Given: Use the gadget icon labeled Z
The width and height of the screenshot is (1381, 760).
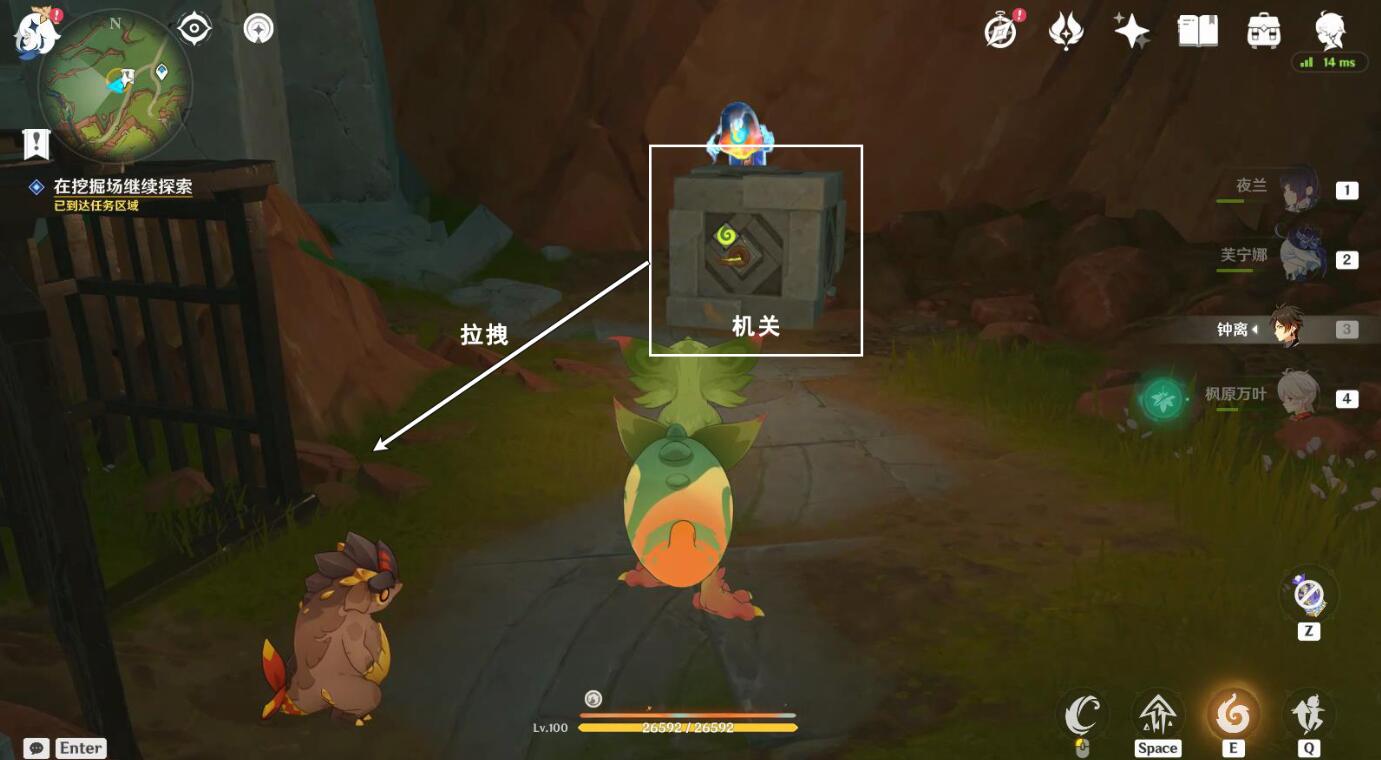Looking at the screenshot, I should 1308,595.
